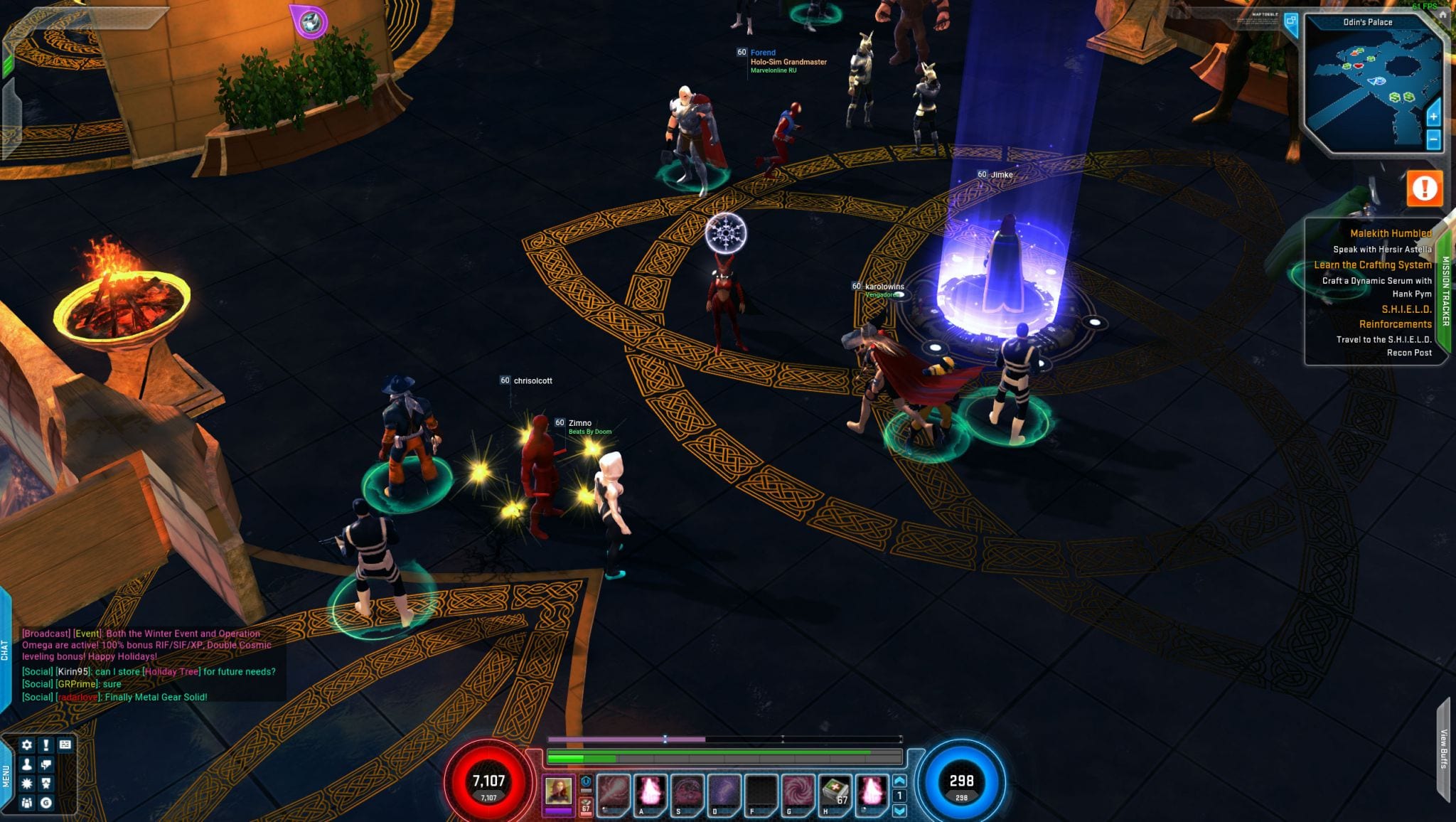1456x822 pixels.
Task: Click the circular G guild icon
Action: tap(46, 804)
